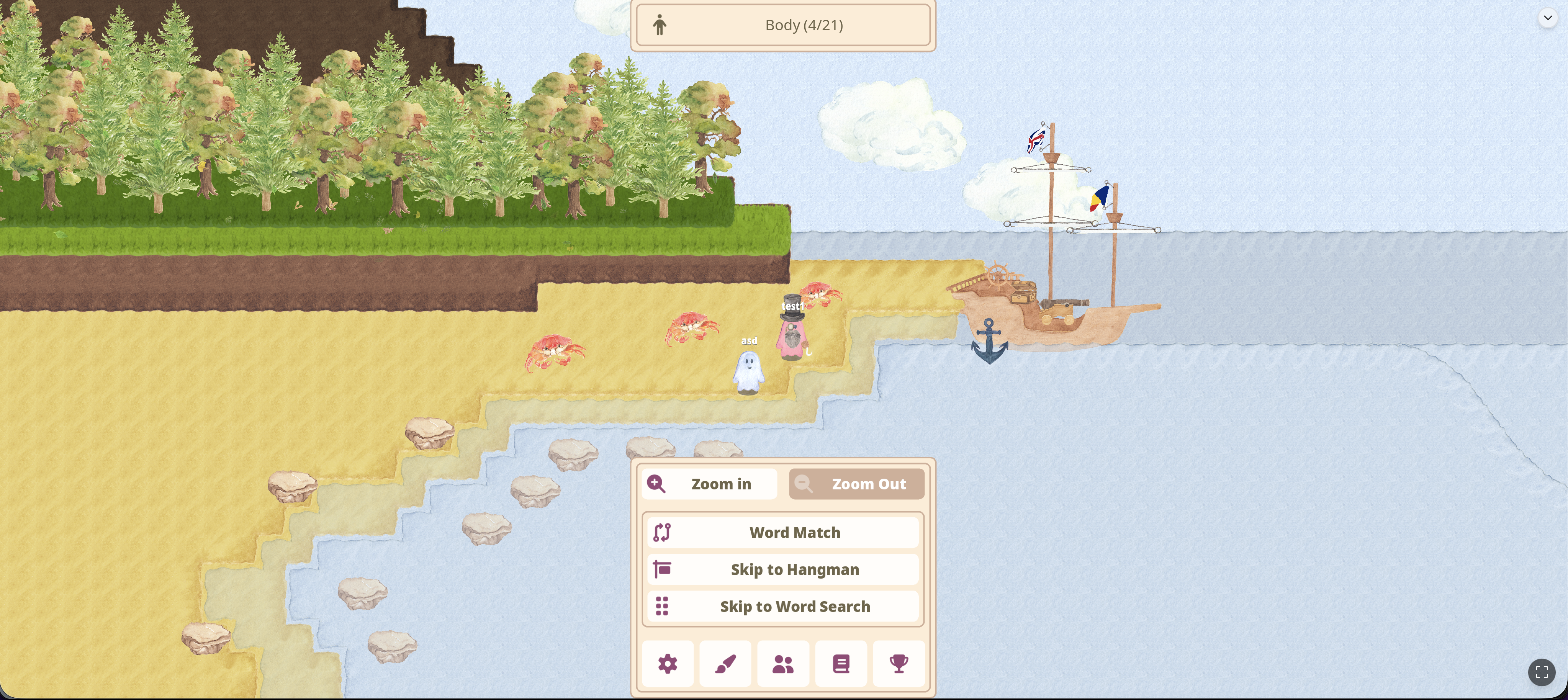Start the Word Match game

point(783,533)
